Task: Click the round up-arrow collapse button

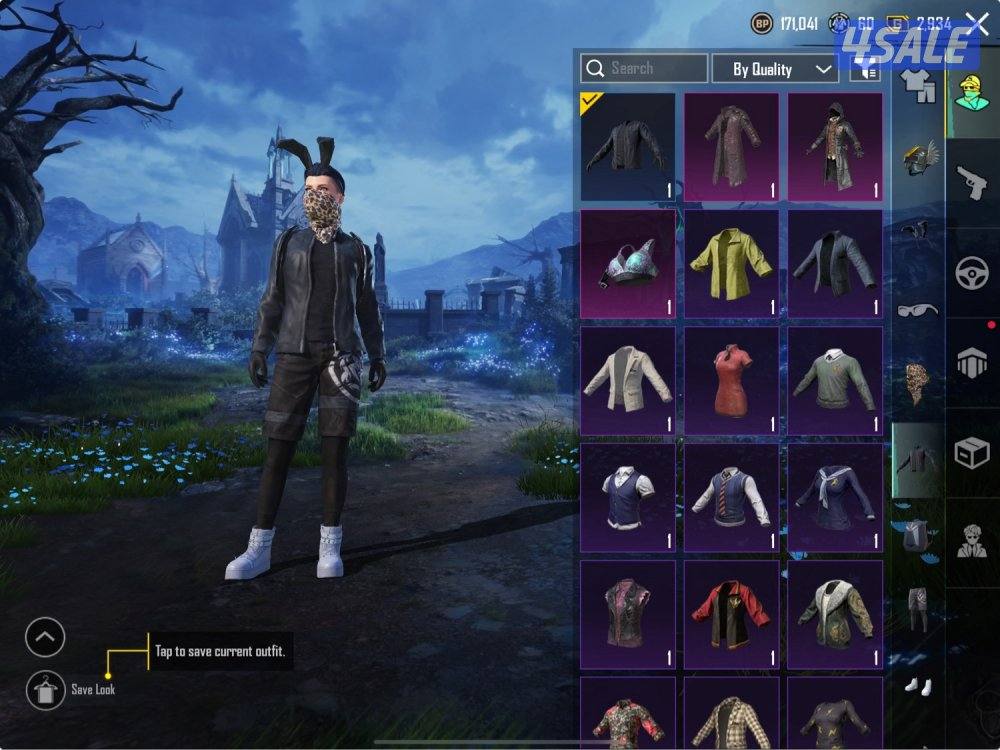Action: tap(45, 637)
